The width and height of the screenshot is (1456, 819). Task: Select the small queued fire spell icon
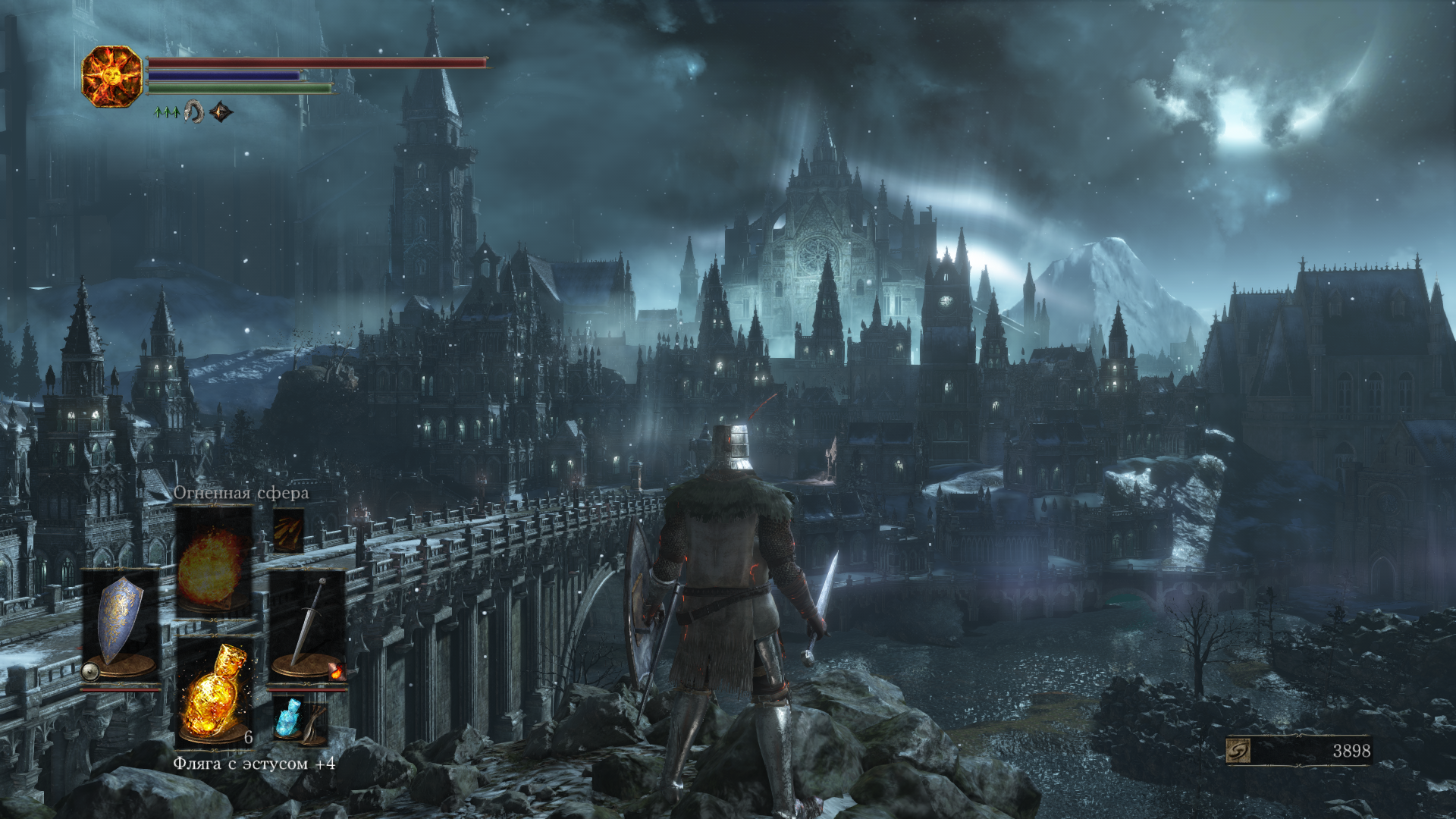click(x=288, y=531)
